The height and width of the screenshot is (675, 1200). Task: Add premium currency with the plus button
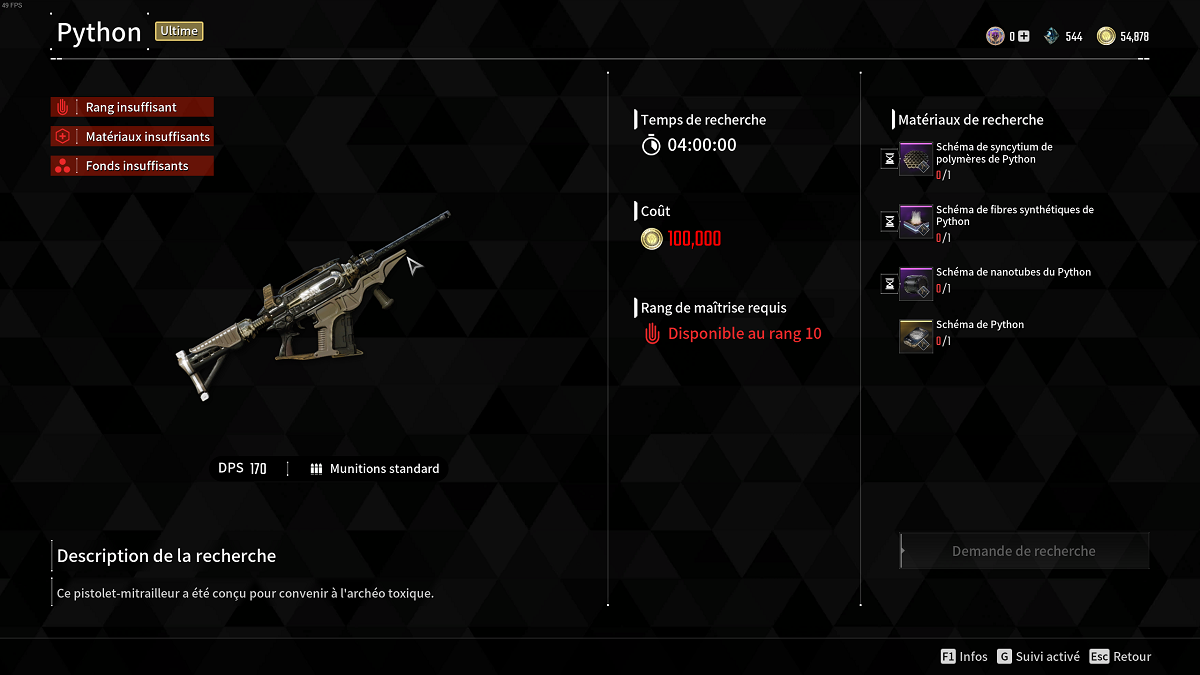pyautogui.click(x=1023, y=36)
